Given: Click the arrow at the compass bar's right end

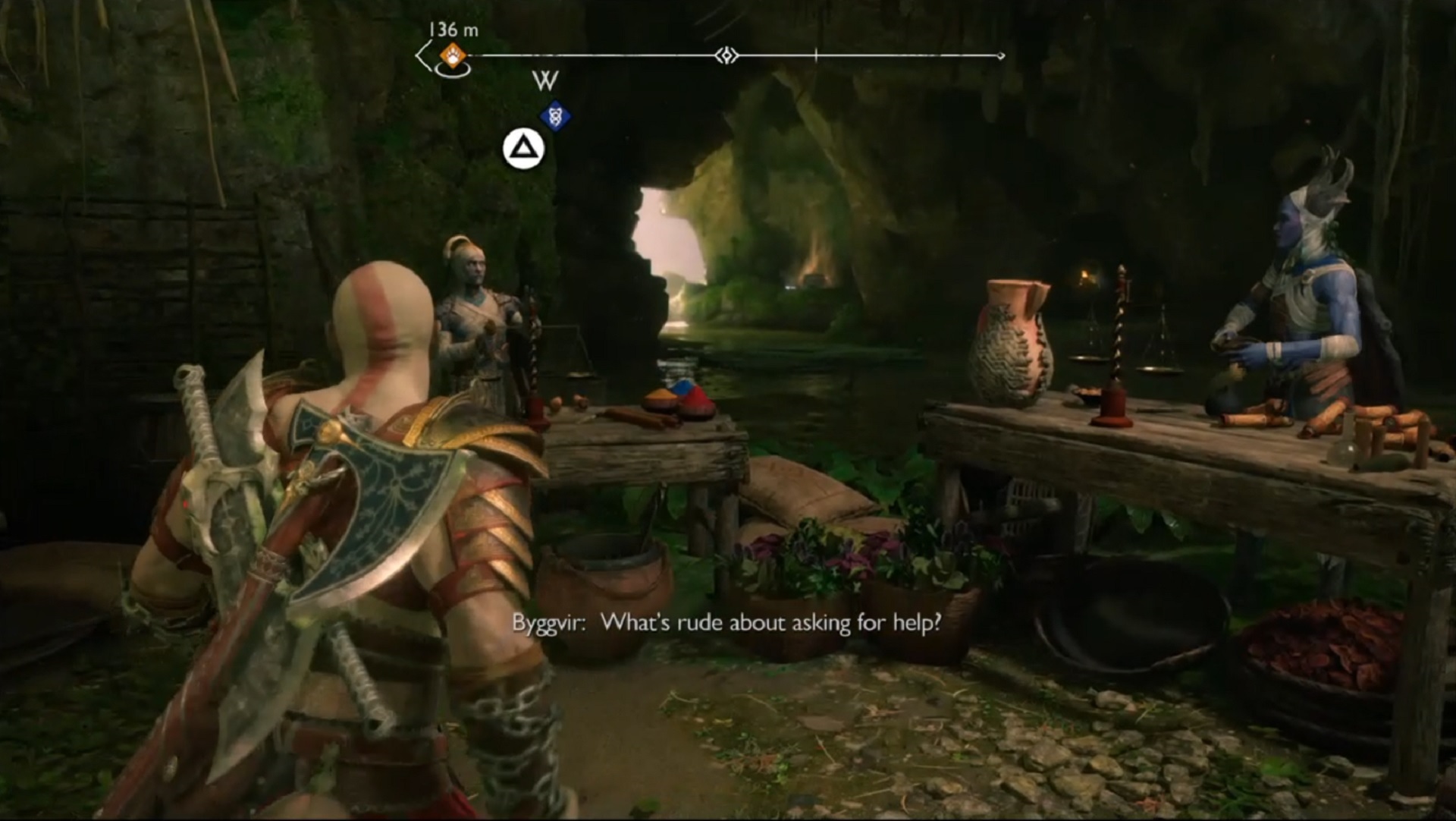Looking at the screenshot, I should click(x=999, y=55).
